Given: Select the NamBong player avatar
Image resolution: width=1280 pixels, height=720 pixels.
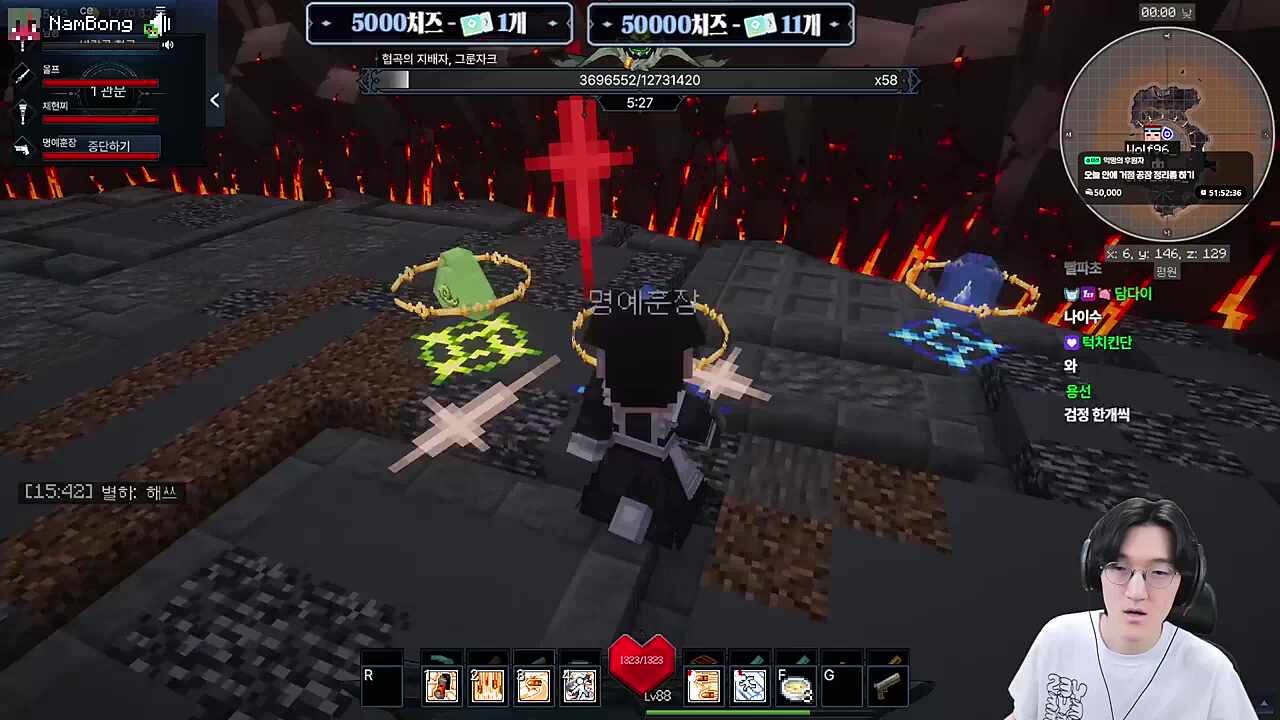Looking at the screenshot, I should tap(23, 27).
